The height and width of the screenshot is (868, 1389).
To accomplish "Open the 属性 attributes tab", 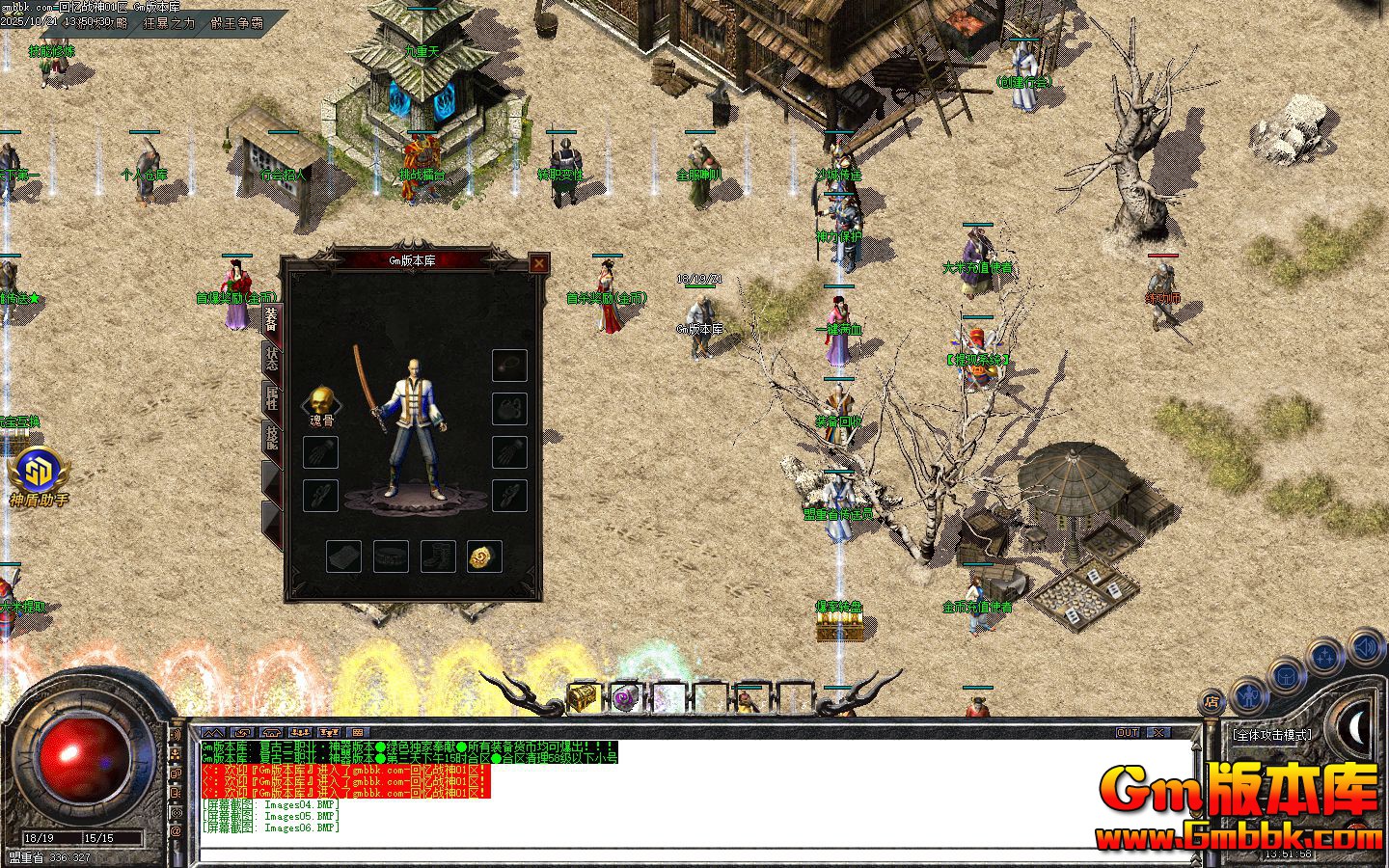I will pos(272,397).
